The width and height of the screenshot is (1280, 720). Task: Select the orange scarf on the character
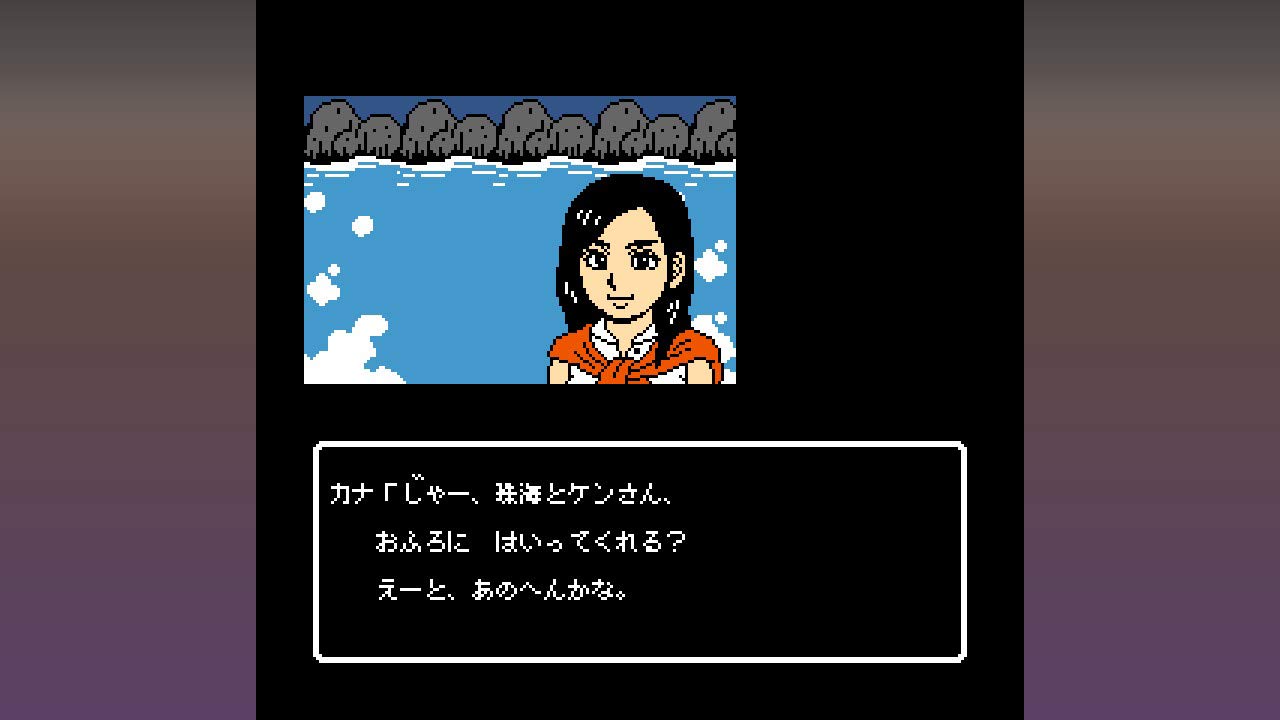(620, 365)
